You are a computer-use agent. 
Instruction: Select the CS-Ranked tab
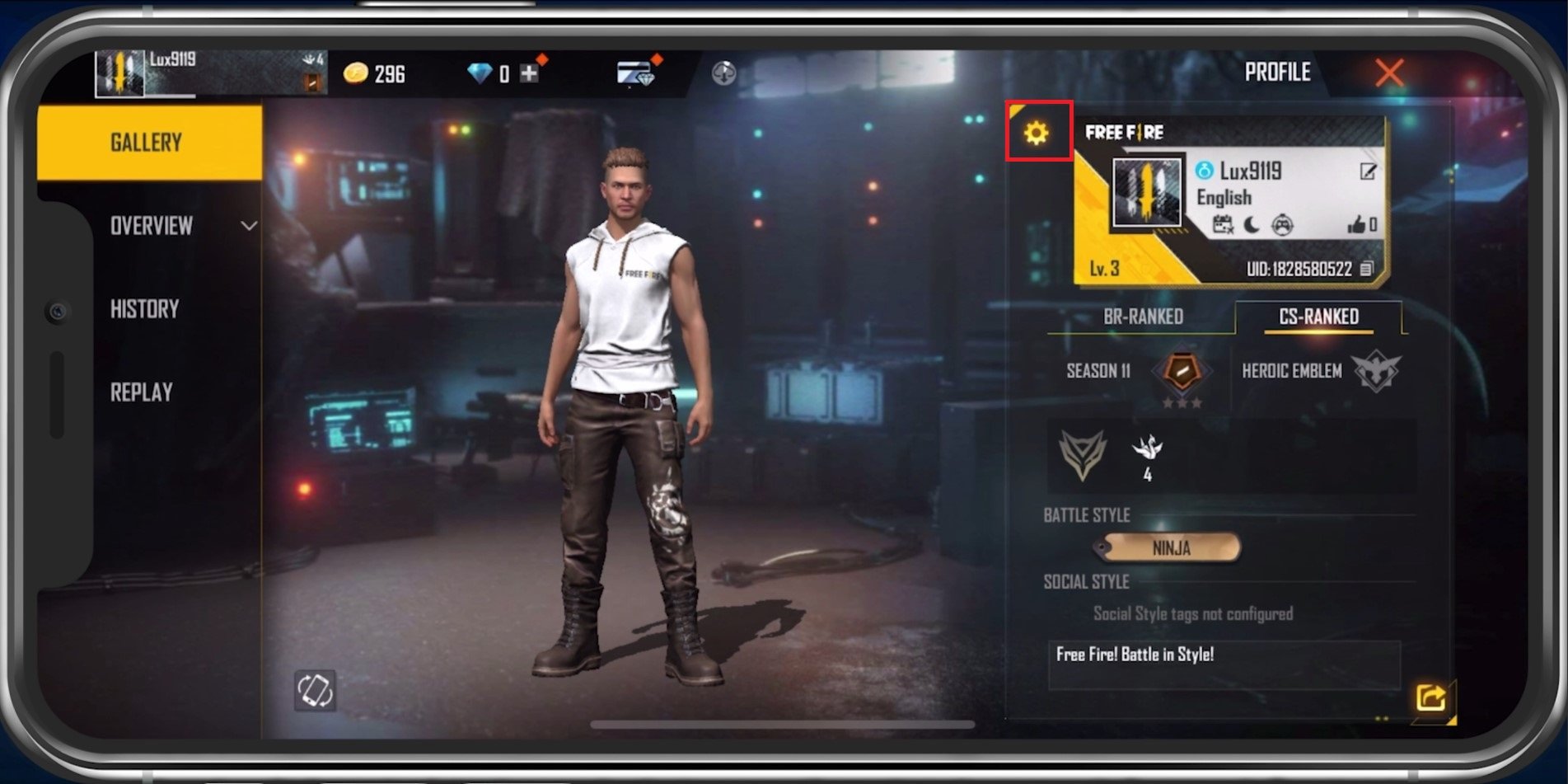point(1318,317)
